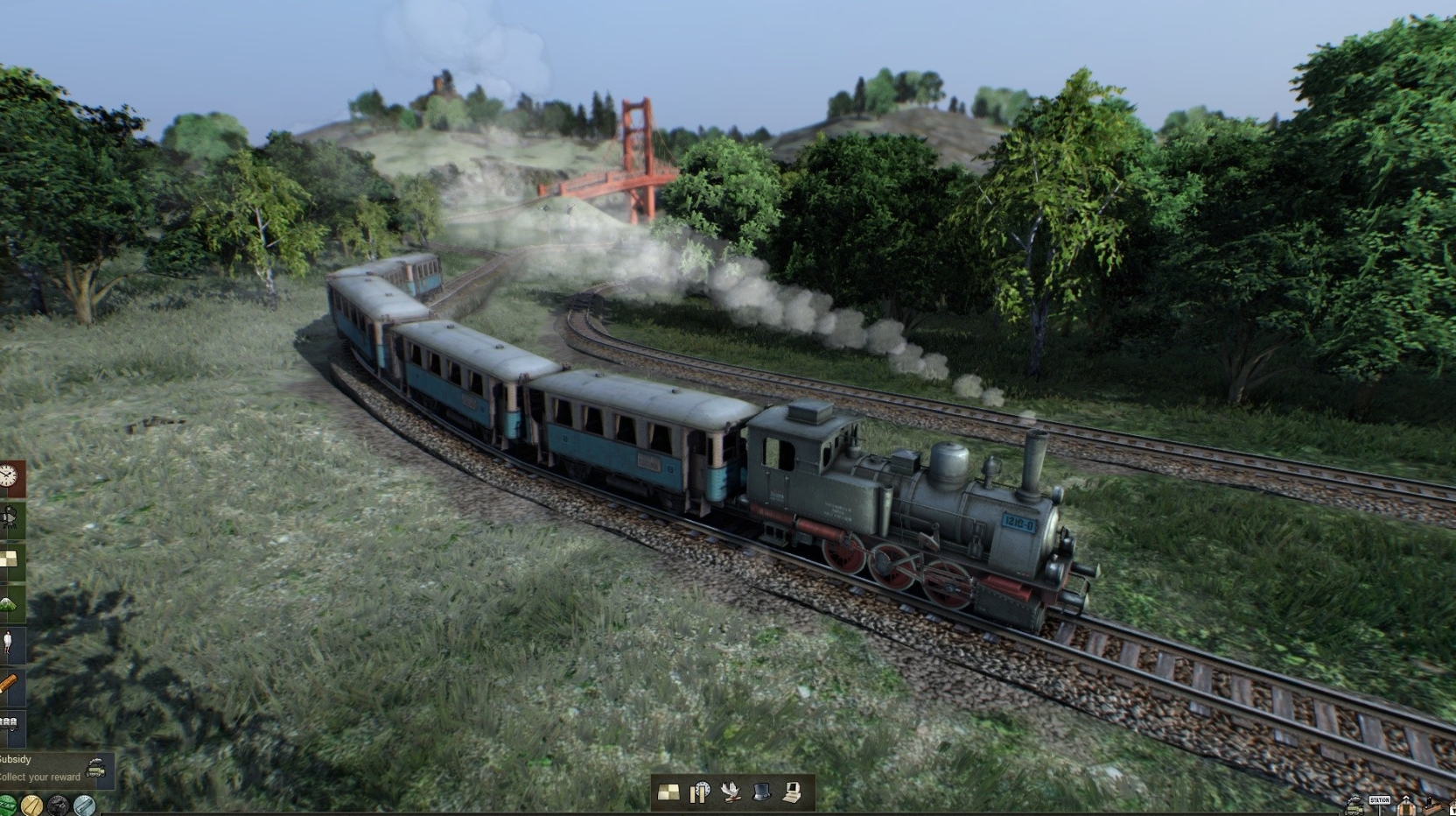Open finances using the top hat icon
Image resolution: width=1456 pixels, height=816 pixels.
763,793
